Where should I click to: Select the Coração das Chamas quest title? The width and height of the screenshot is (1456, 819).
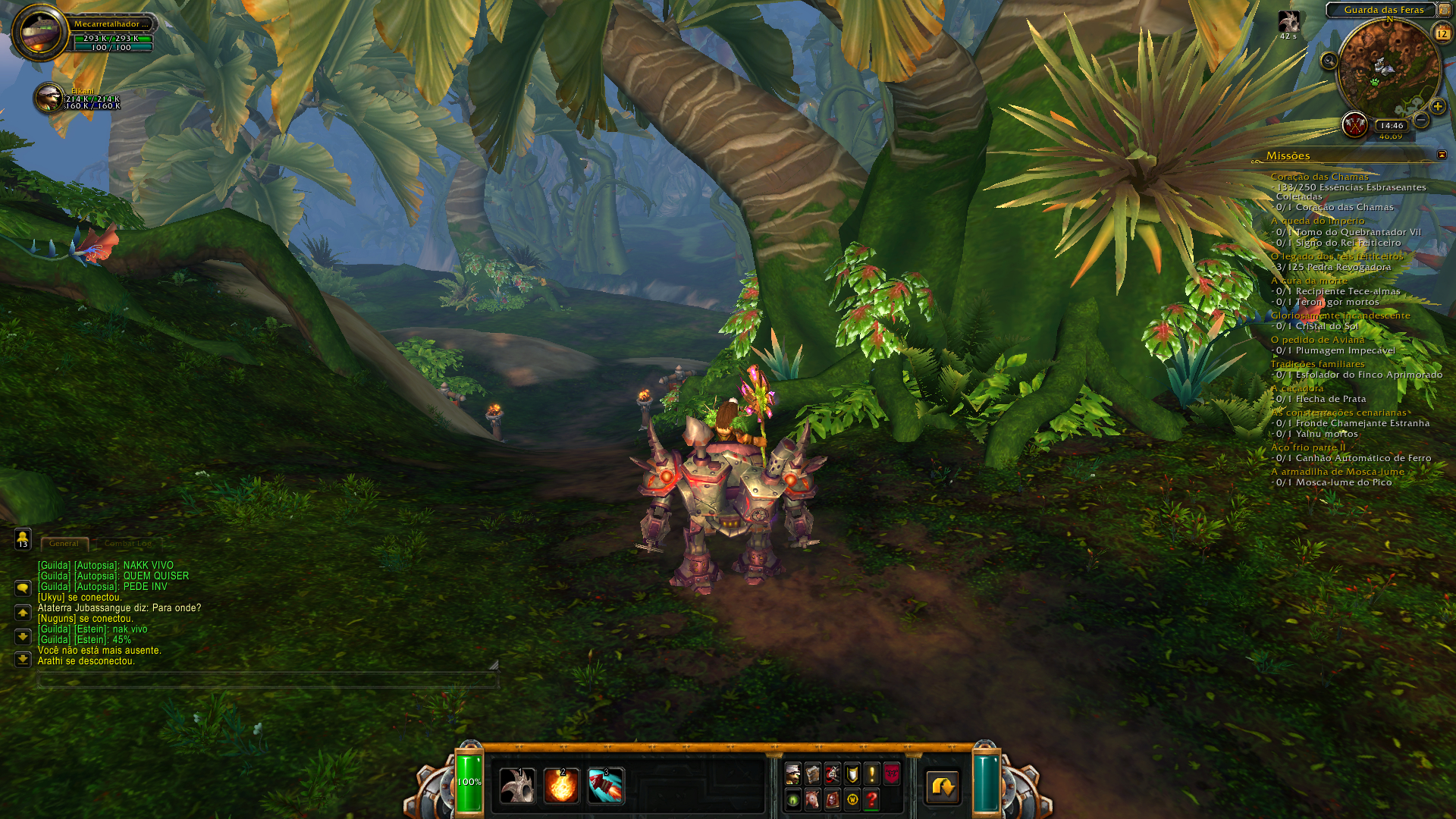(x=1319, y=177)
